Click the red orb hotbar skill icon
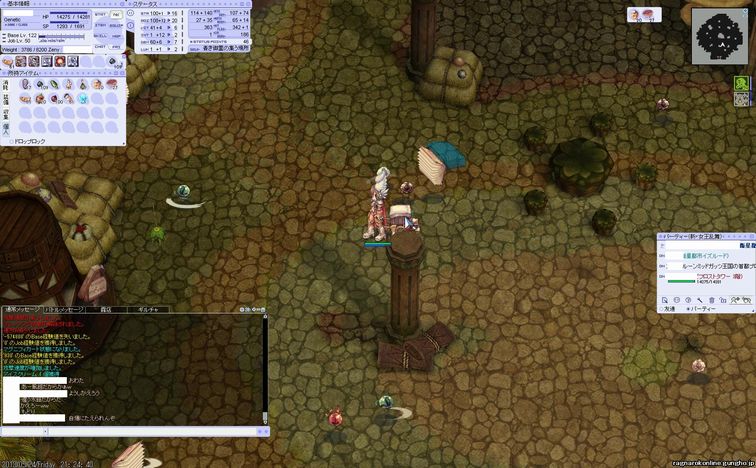Image resolution: width=756 pixels, height=468 pixels. [59, 62]
